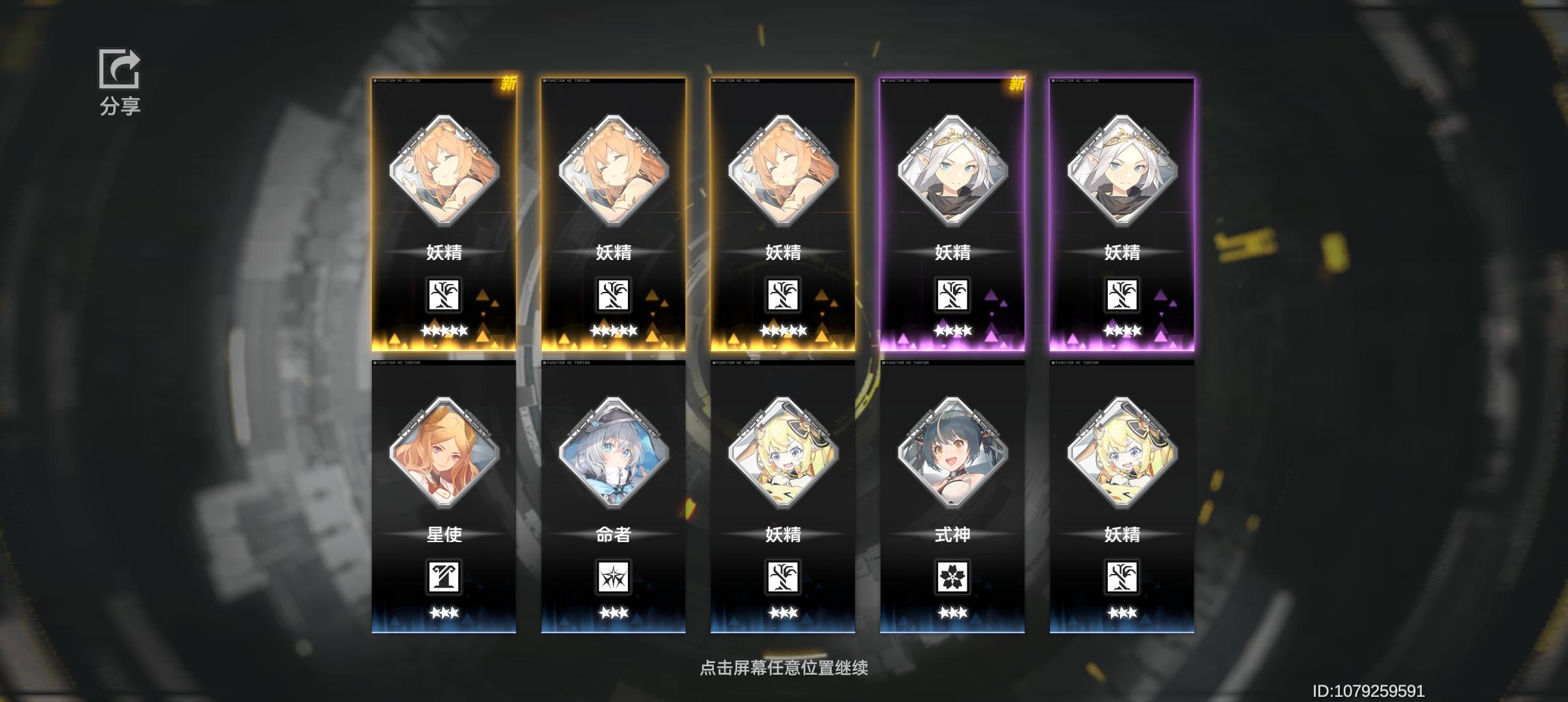Click the 新 badge on purple 妖精 card

tap(1017, 83)
